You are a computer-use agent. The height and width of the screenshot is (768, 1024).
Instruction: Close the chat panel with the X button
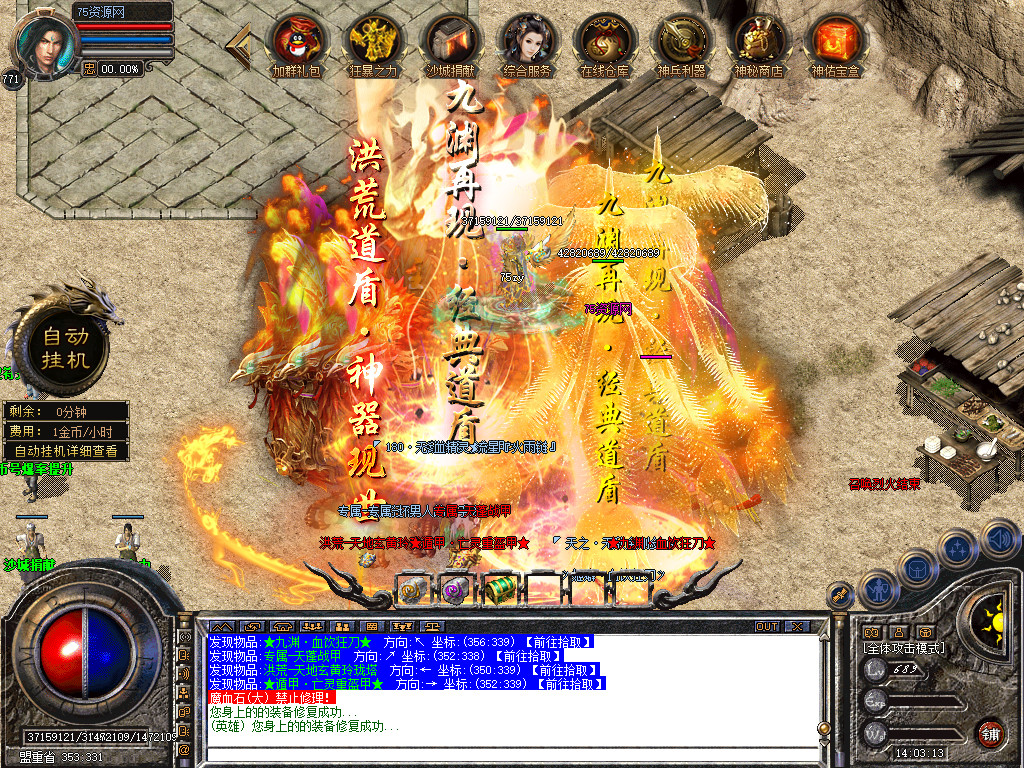pyautogui.click(x=796, y=626)
